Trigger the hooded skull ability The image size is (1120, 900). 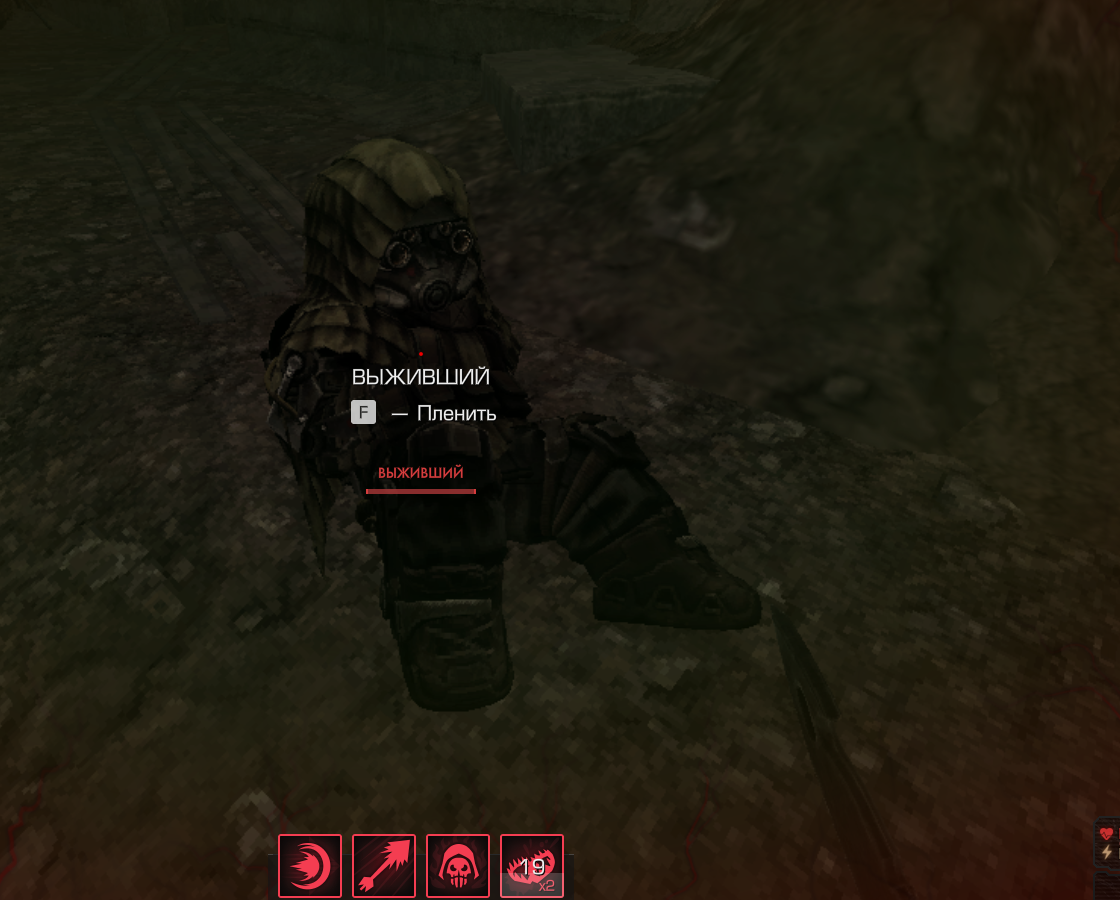[x=458, y=866]
